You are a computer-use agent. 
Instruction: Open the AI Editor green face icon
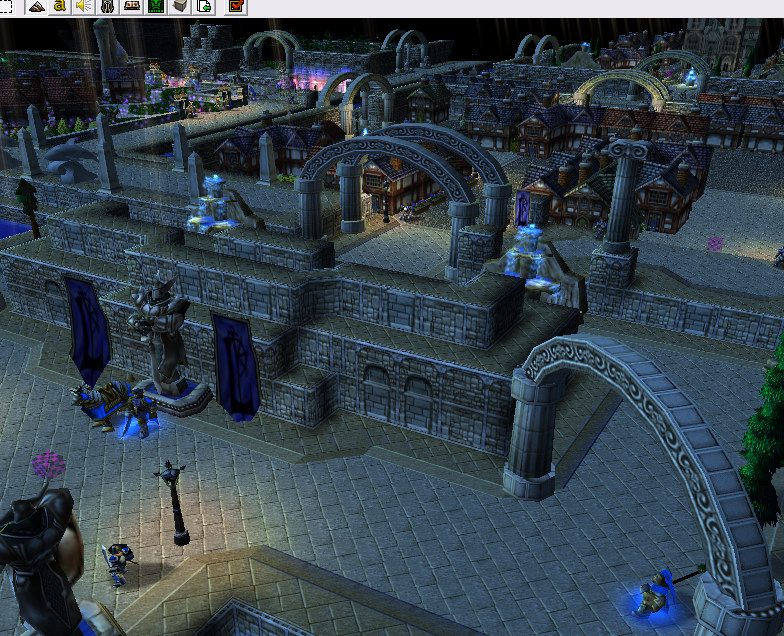pyautogui.click(x=156, y=6)
